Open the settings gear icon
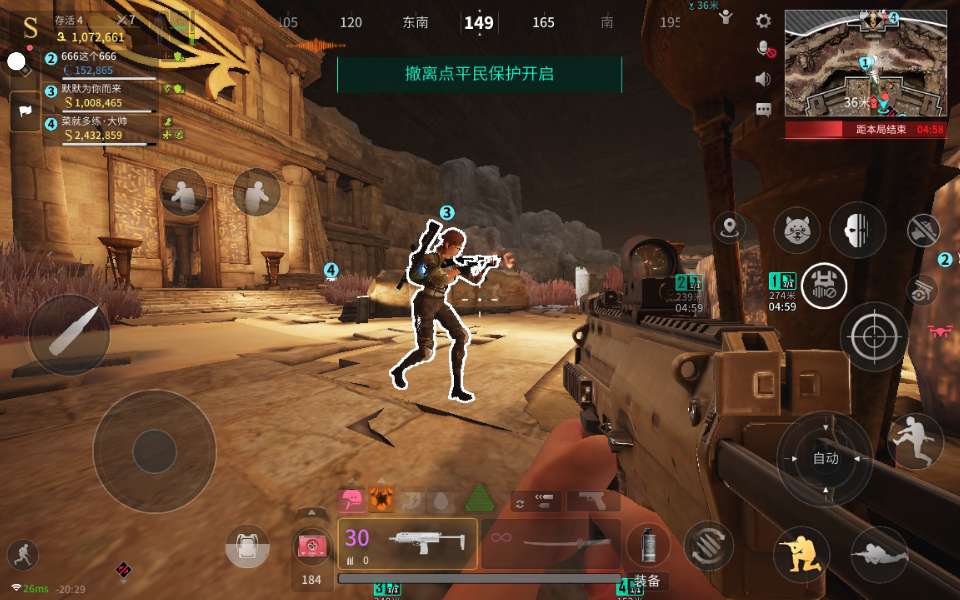This screenshot has width=960, height=600. 764,20
